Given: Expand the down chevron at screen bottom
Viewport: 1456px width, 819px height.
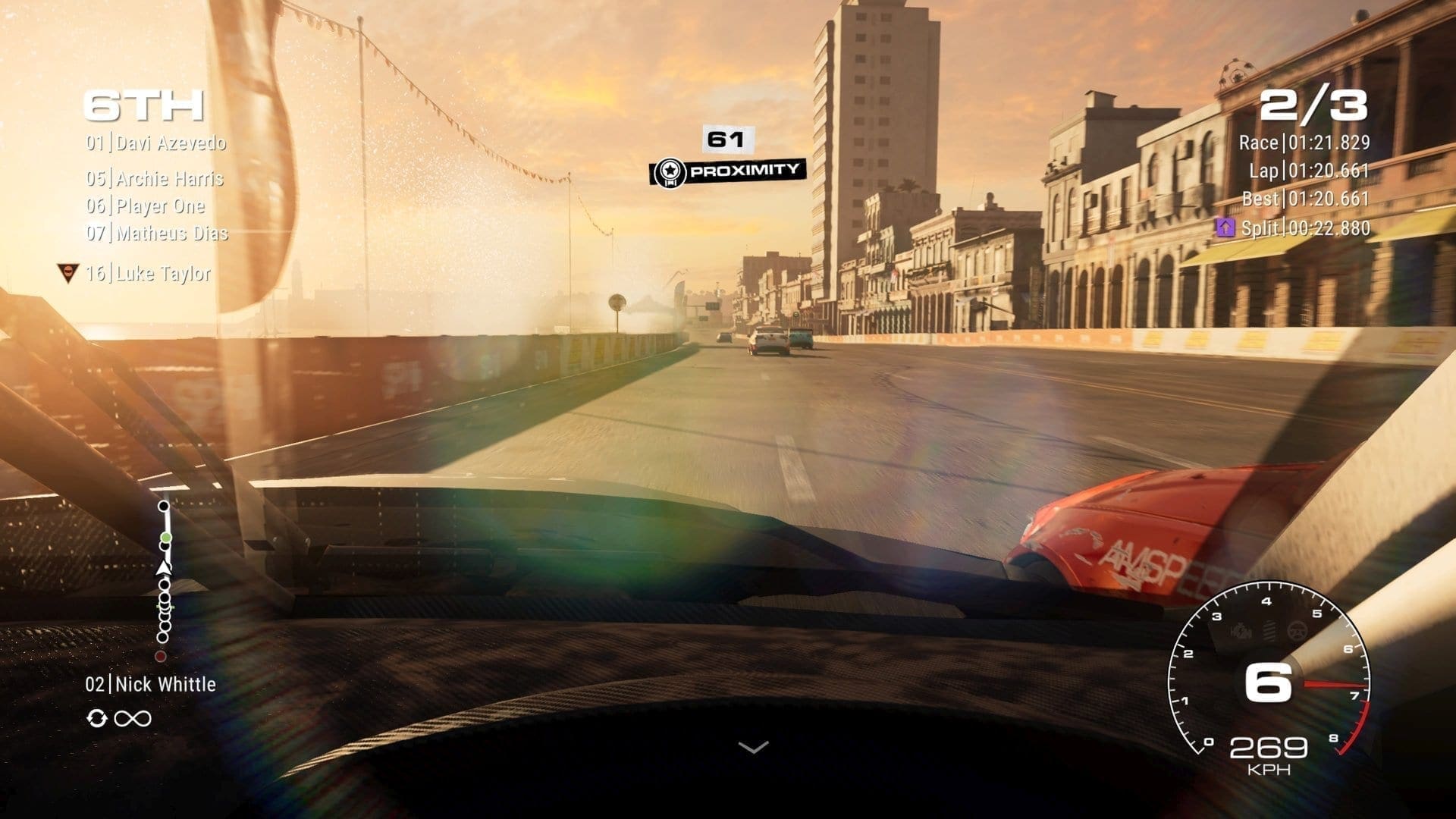Looking at the screenshot, I should [x=753, y=747].
